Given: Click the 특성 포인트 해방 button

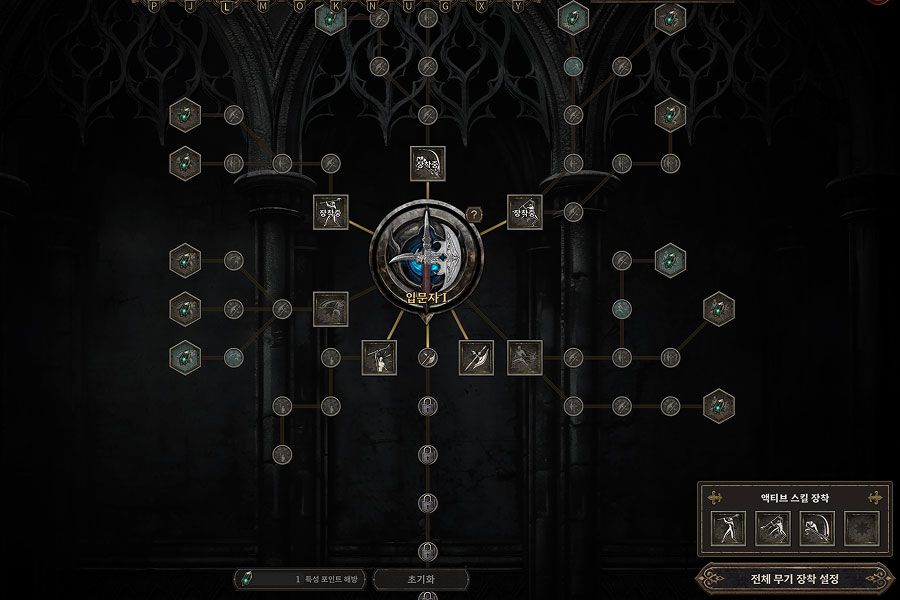Looking at the screenshot, I should click(300, 579).
